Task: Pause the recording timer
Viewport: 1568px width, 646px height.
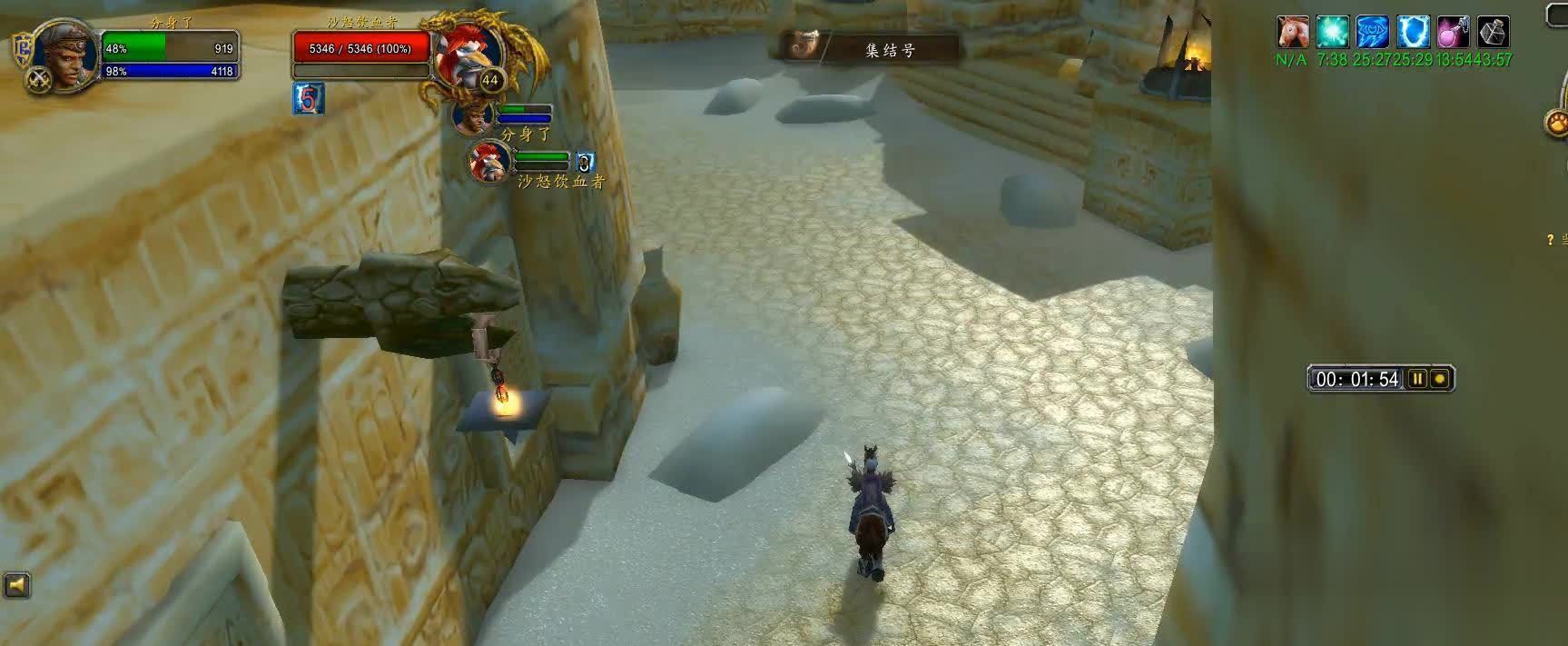Action: pos(1416,379)
